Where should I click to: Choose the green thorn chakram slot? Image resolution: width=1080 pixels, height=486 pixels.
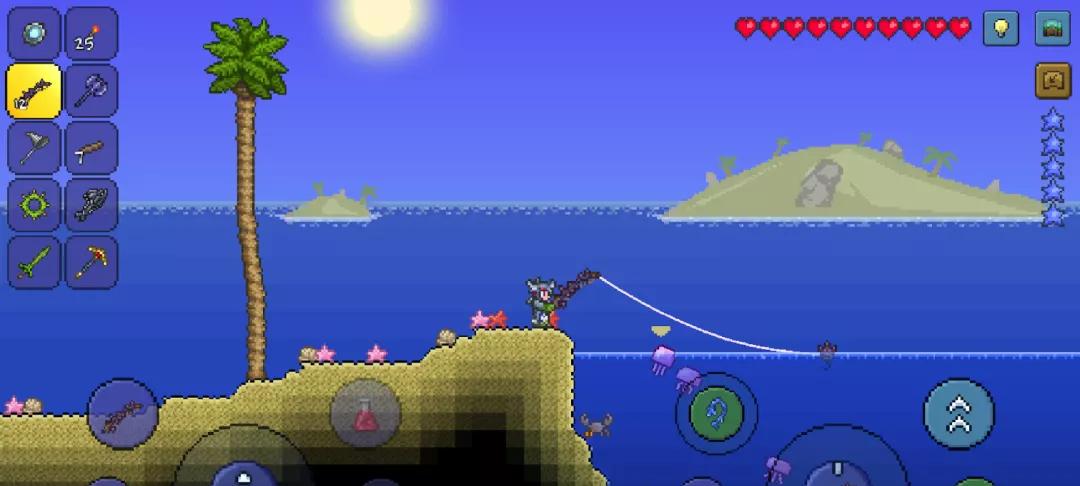coord(34,205)
